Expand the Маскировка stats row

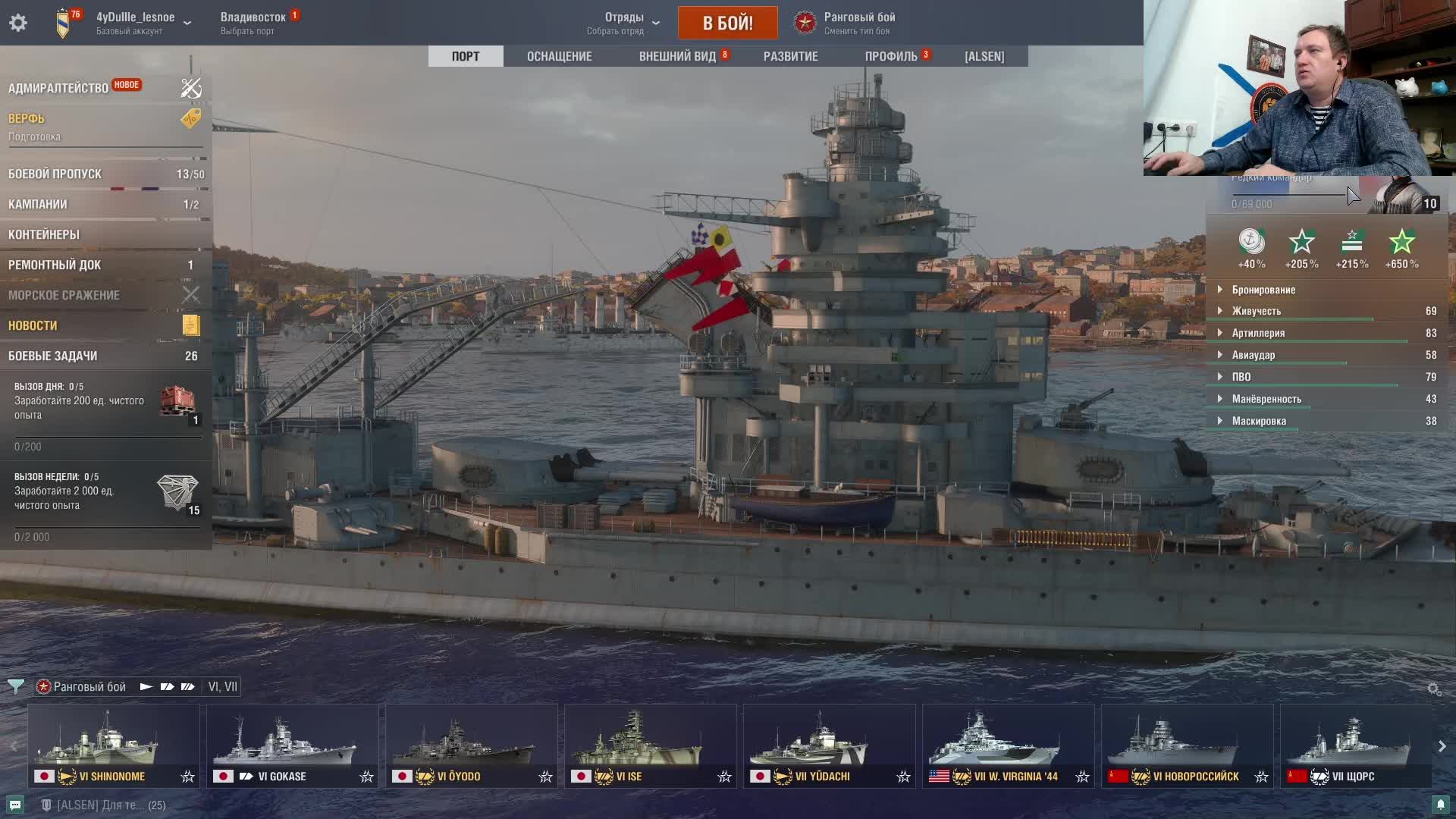coord(1259,421)
